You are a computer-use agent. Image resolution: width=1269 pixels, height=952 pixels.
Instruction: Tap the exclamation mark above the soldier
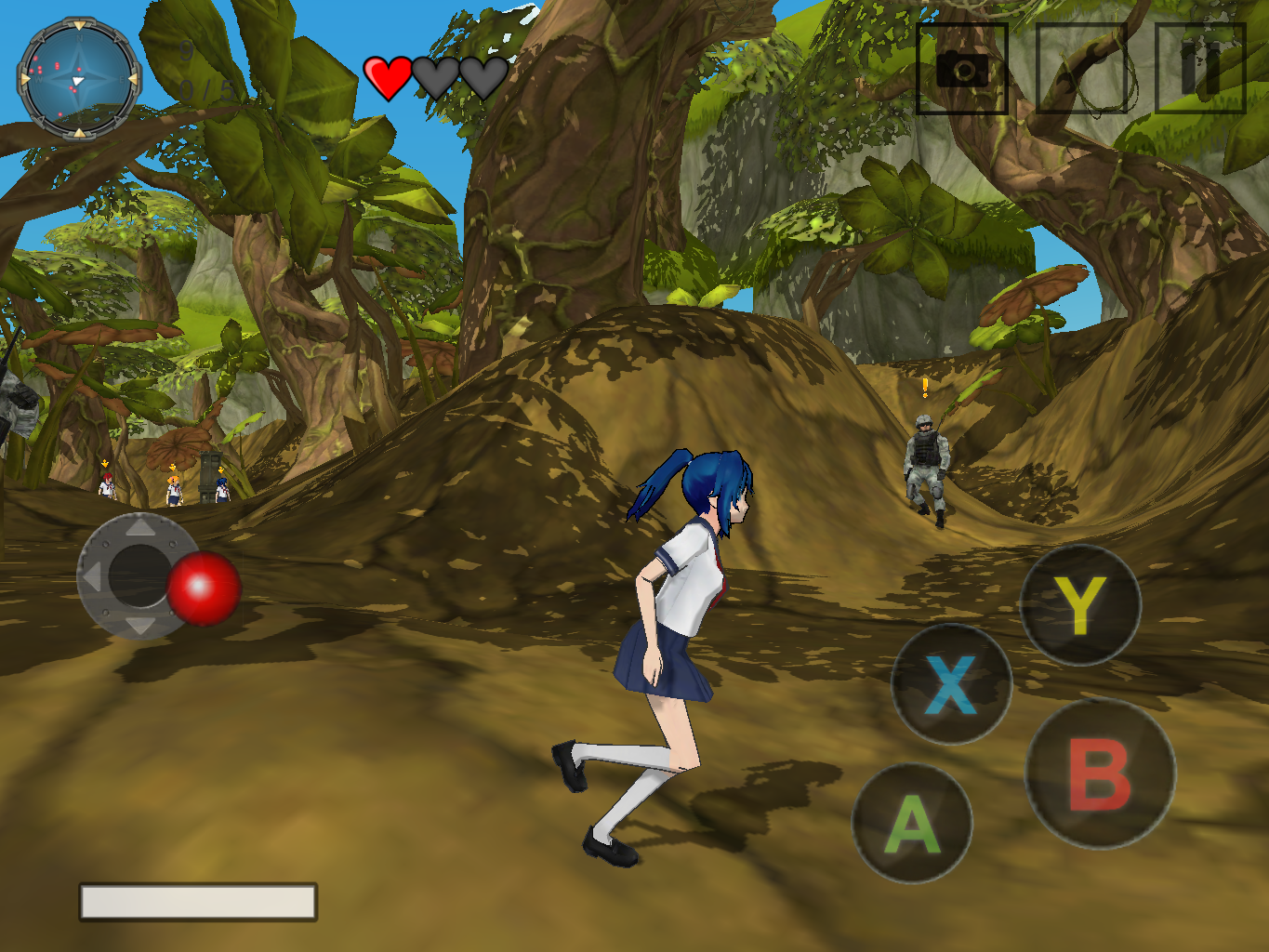pos(923,388)
